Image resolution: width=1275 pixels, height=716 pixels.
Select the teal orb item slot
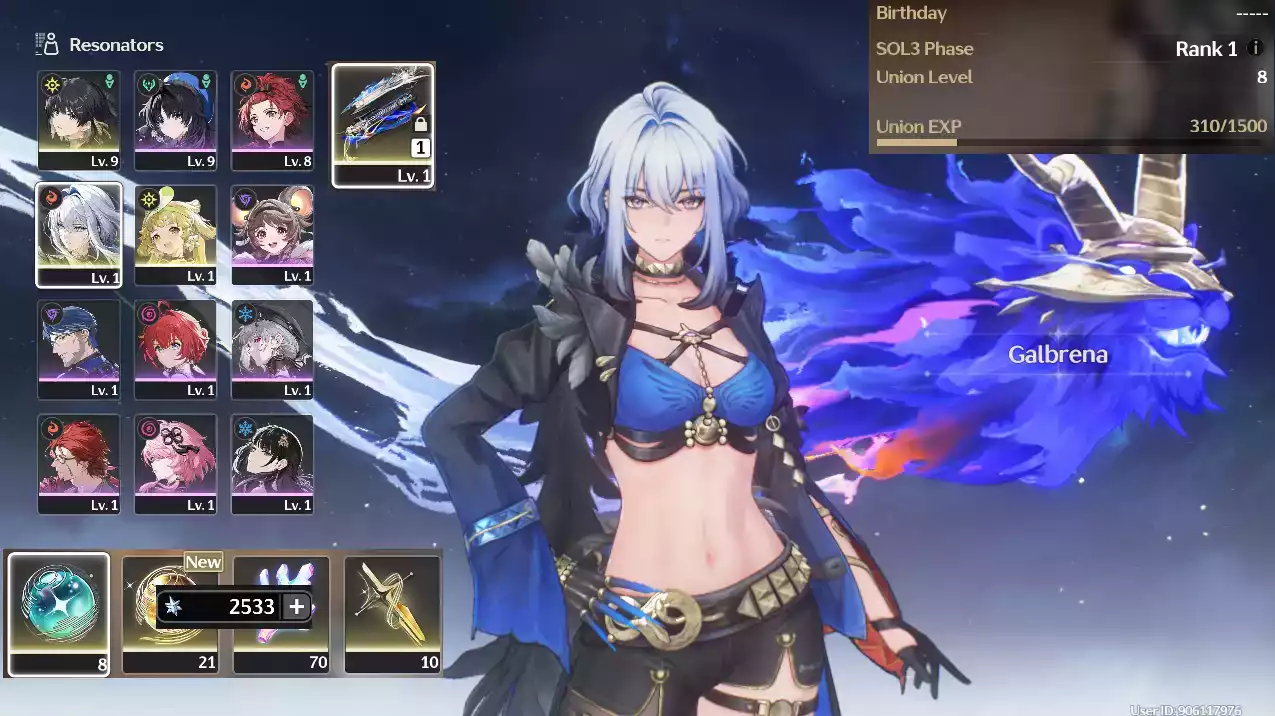click(59, 613)
